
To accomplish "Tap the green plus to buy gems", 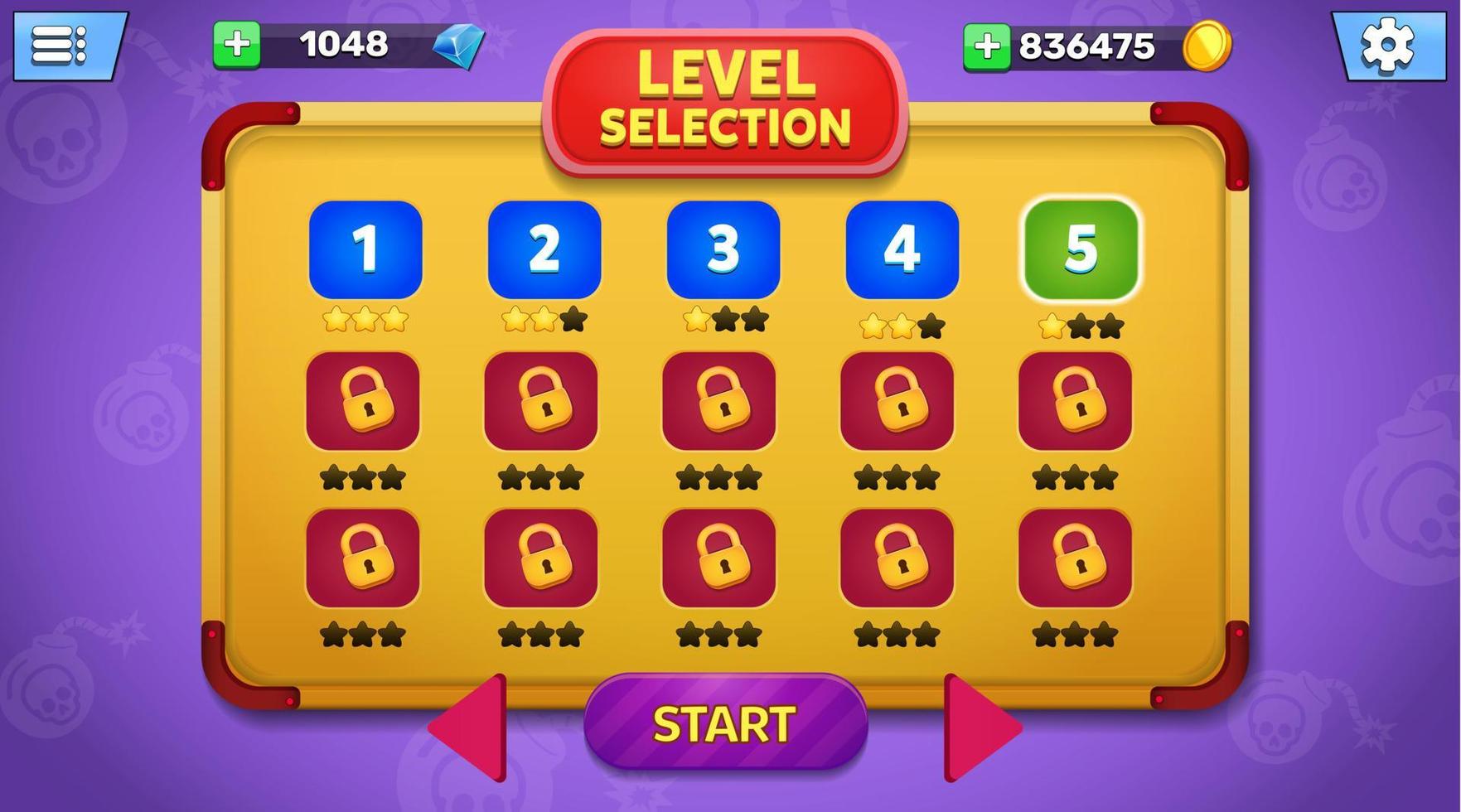I will pos(238,43).
